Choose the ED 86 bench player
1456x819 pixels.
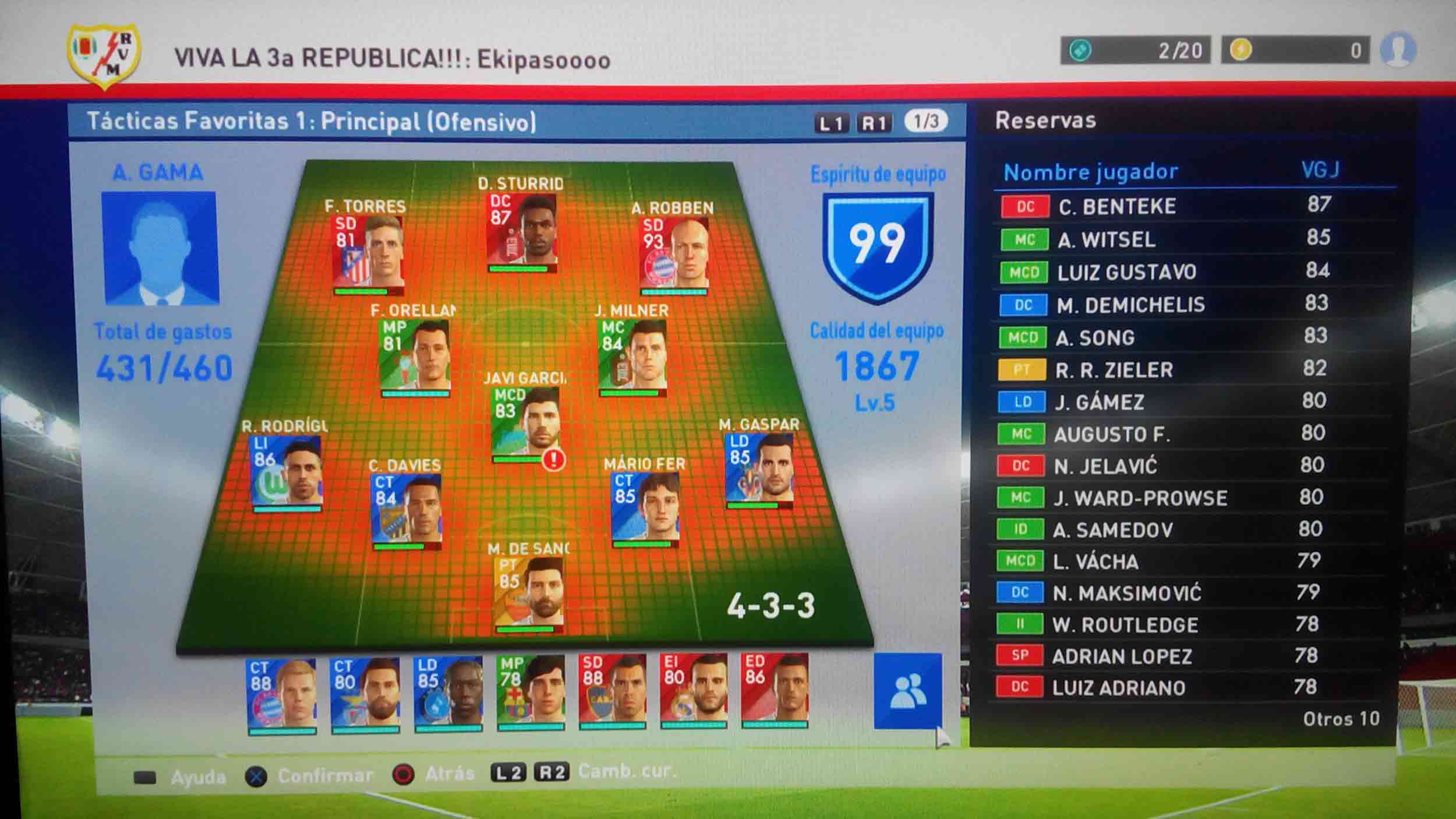click(x=775, y=691)
